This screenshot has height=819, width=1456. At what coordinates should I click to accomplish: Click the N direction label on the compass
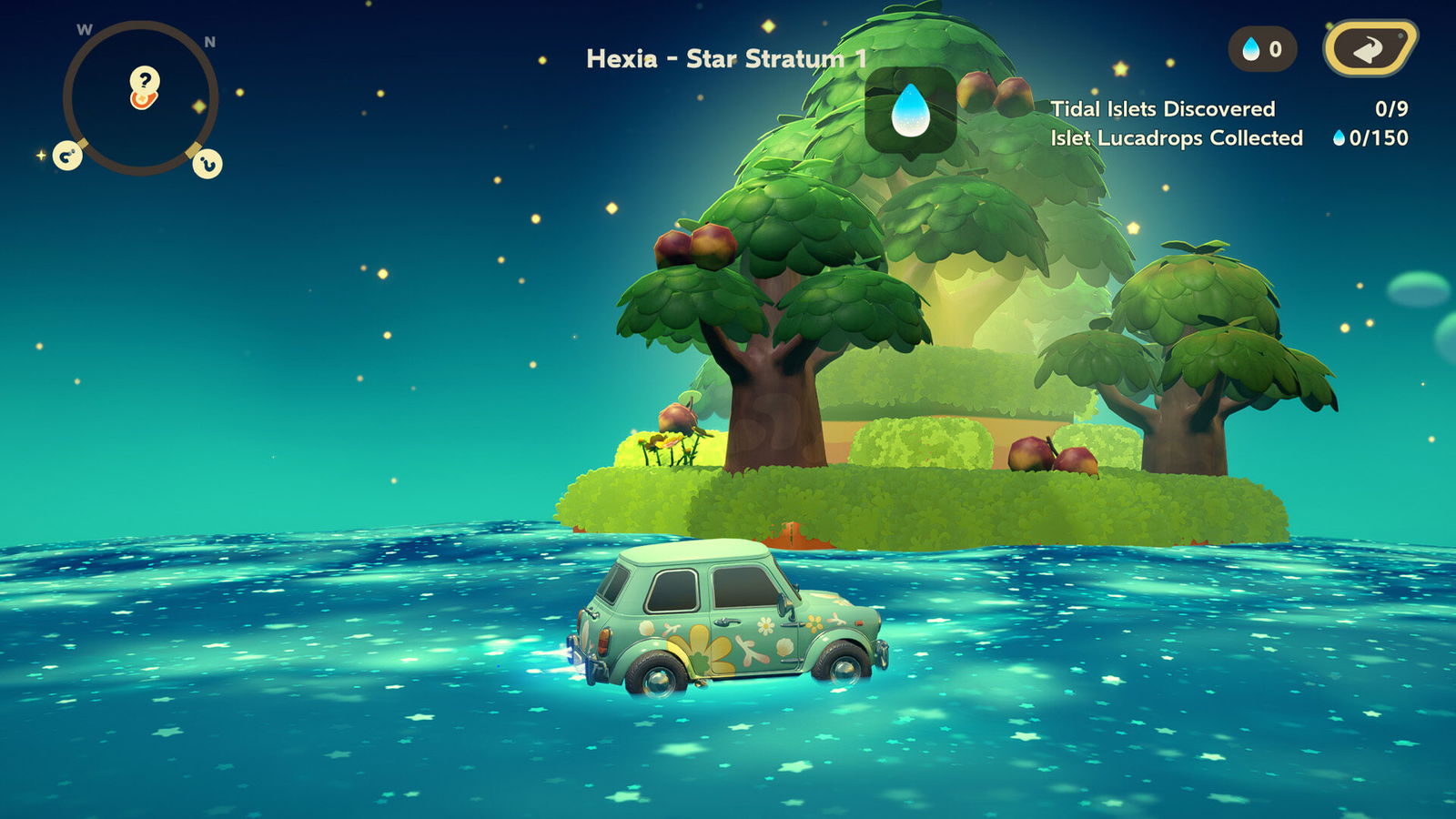(x=211, y=40)
